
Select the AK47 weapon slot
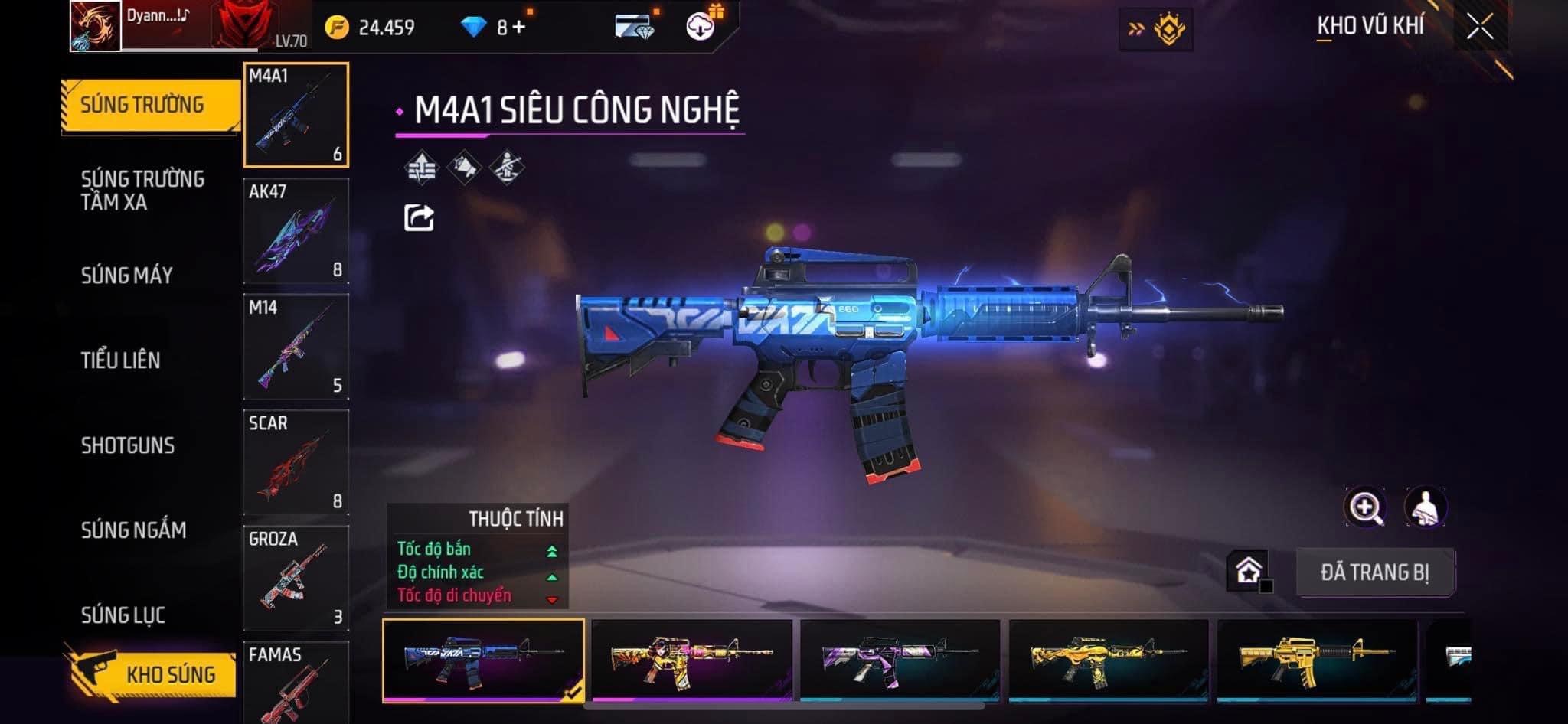pyautogui.click(x=296, y=231)
